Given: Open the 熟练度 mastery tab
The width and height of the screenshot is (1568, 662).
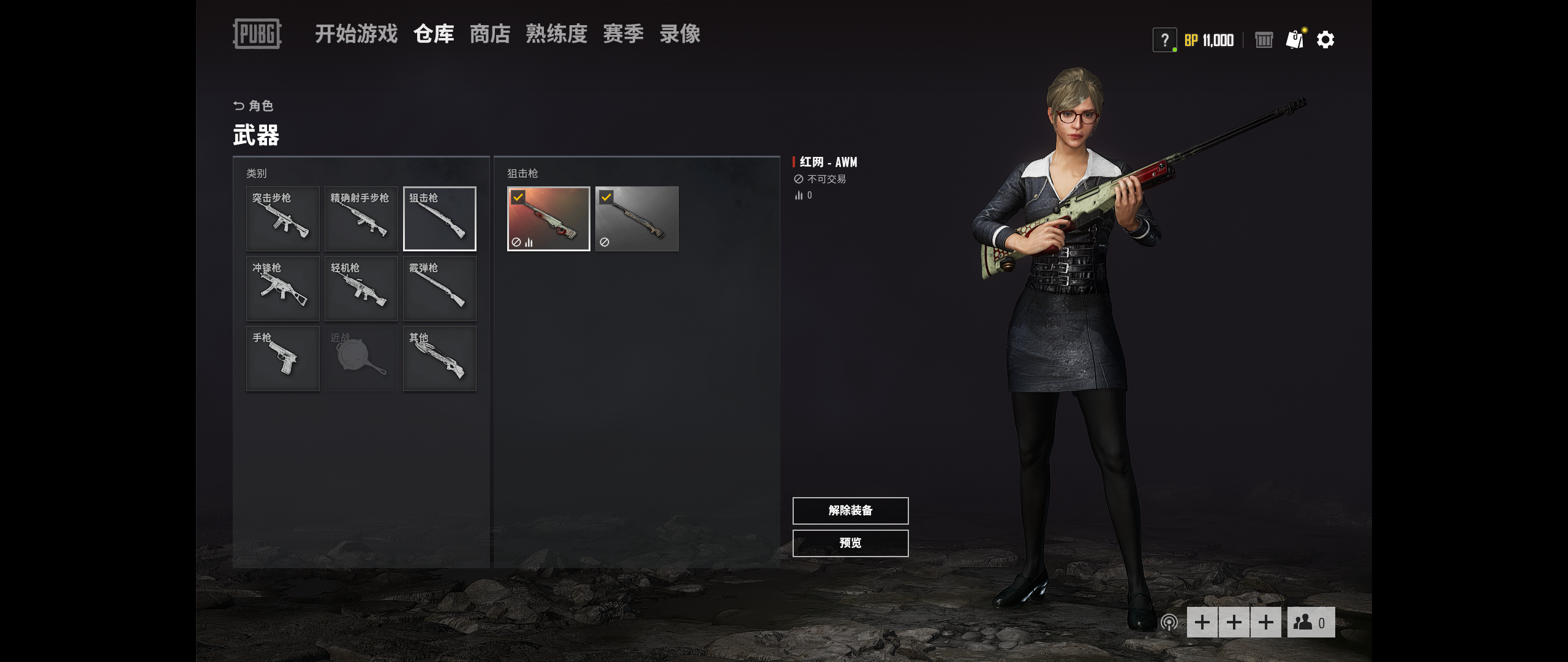Looking at the screenshot, I should pyautogui.click(x=556, y=34).
